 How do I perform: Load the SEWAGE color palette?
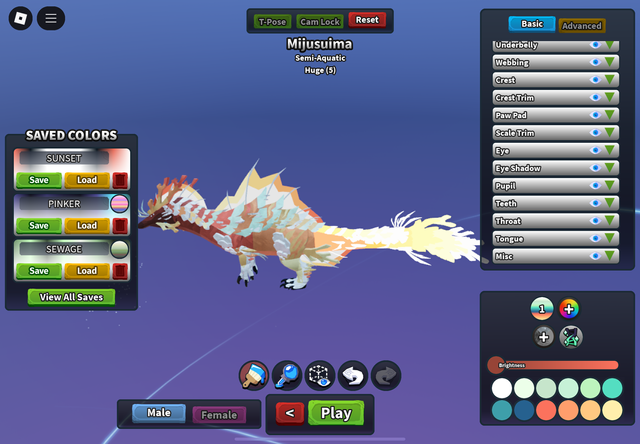tap(87, 271)
